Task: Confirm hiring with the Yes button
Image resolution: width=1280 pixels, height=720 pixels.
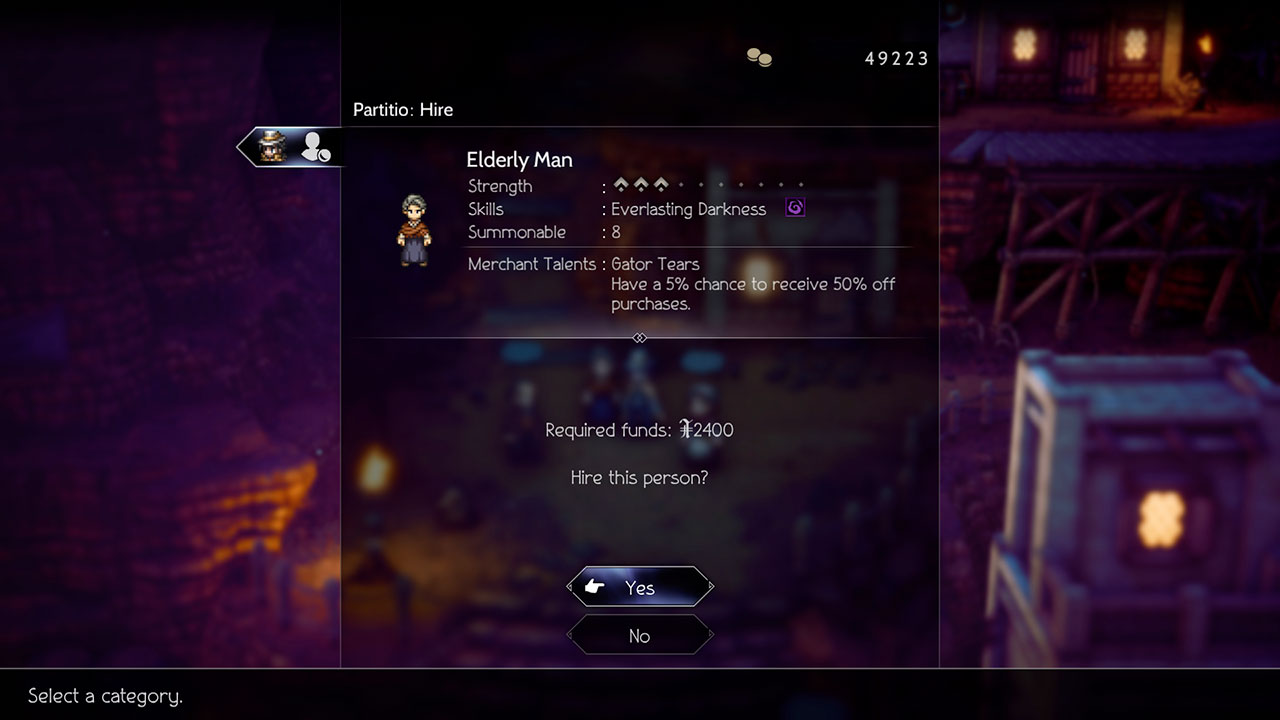Action: 640,587
